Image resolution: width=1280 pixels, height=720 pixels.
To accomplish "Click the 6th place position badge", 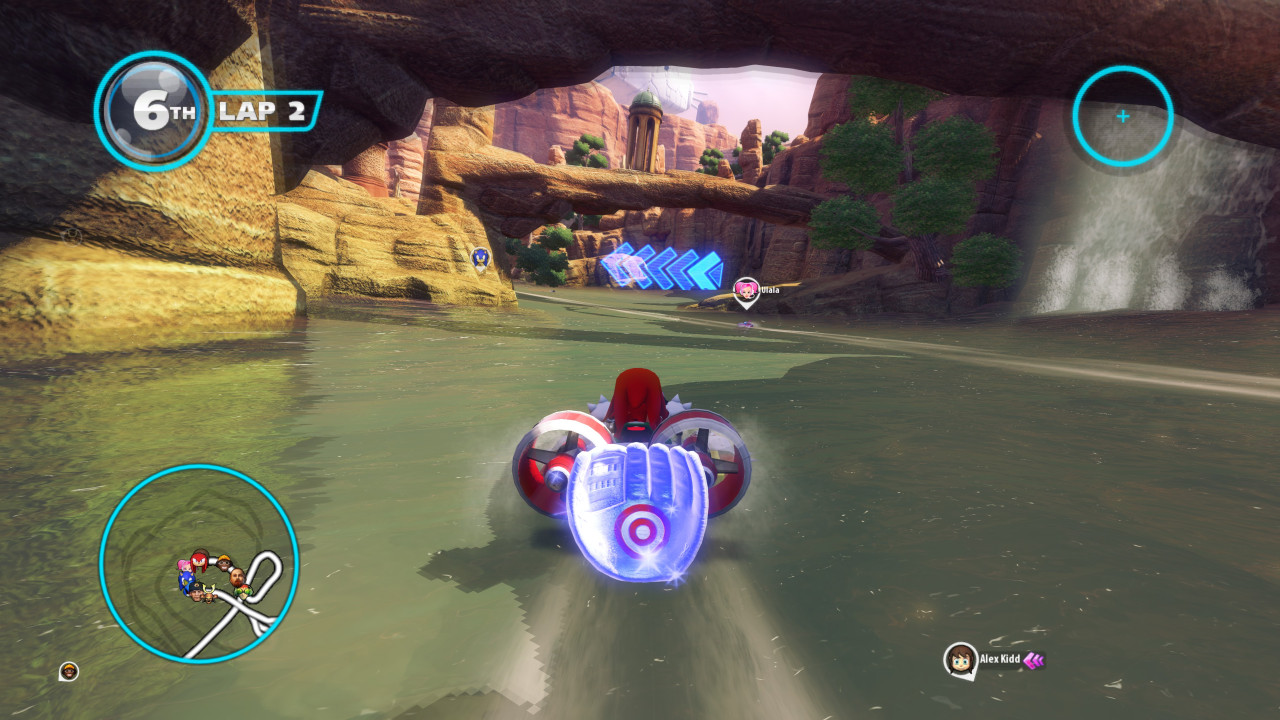I will [x=153, y=111].
